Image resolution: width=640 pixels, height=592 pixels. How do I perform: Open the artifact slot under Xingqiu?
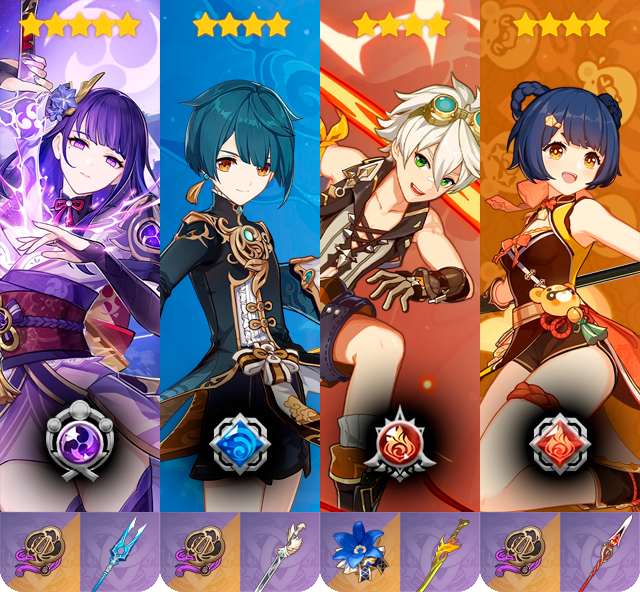coord(200,552)
